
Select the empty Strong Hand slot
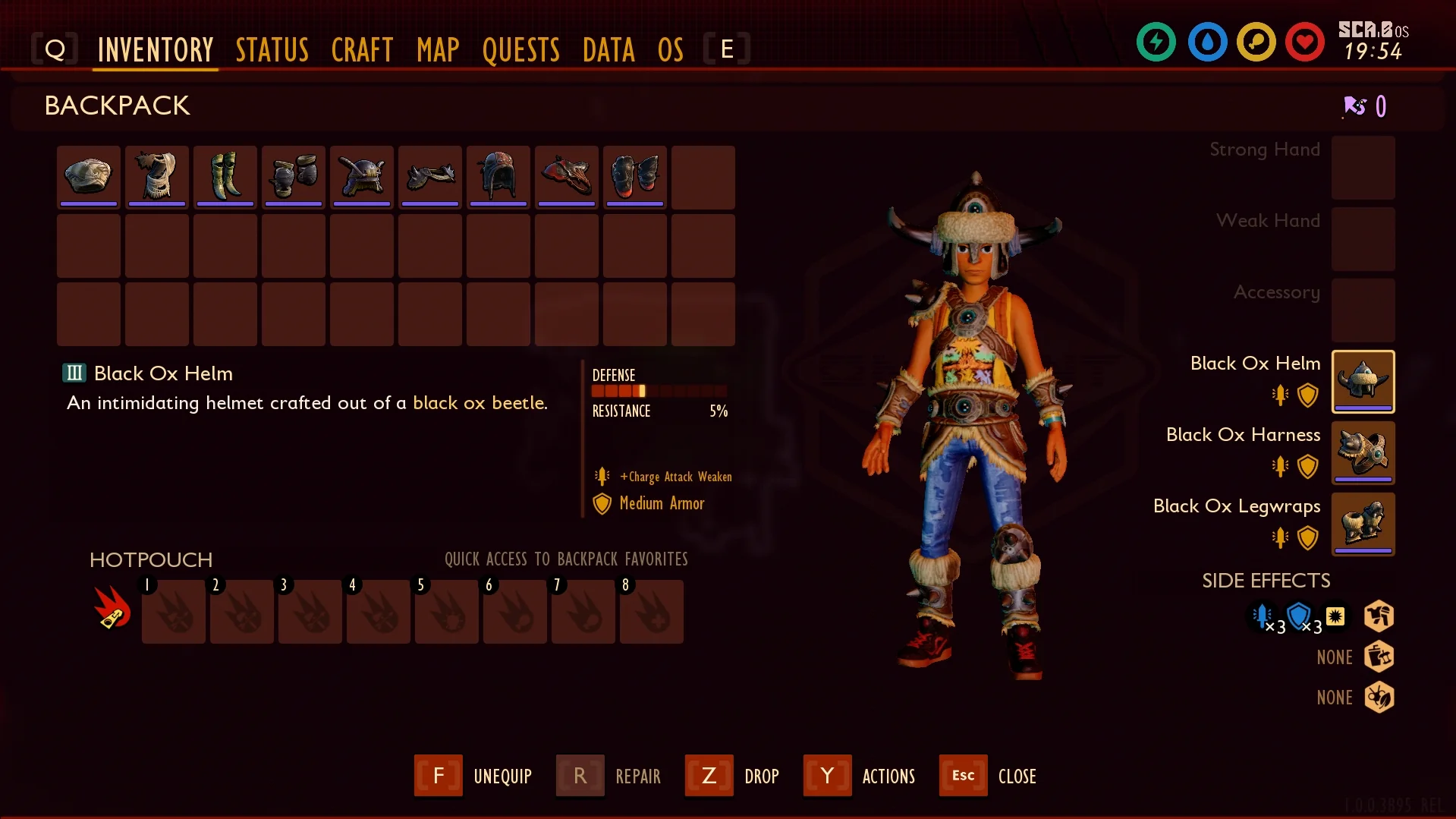1363,167
